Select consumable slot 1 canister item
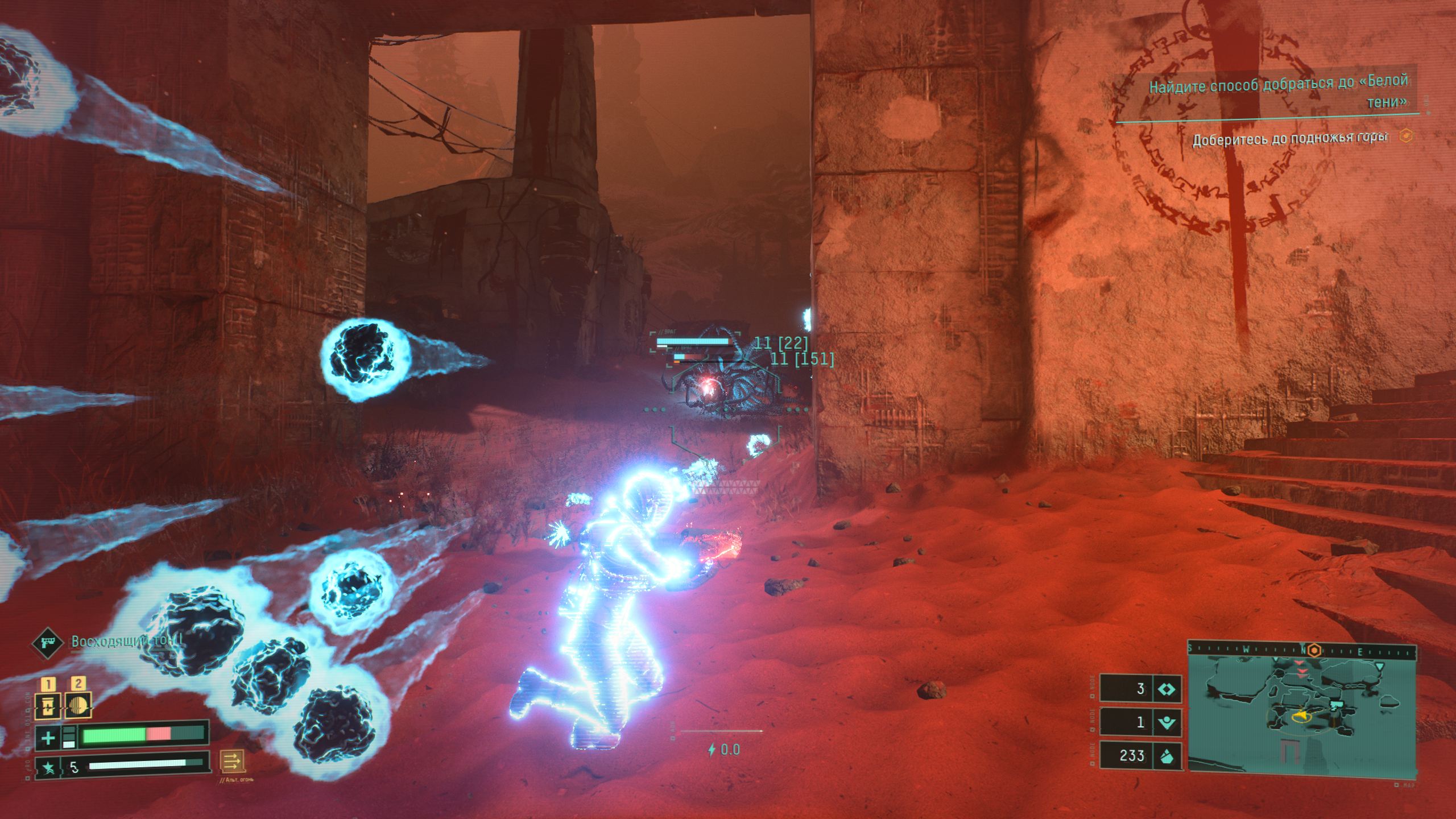Image resolution: width=1456 pixels, height=819 pixels. coord(47,706)
